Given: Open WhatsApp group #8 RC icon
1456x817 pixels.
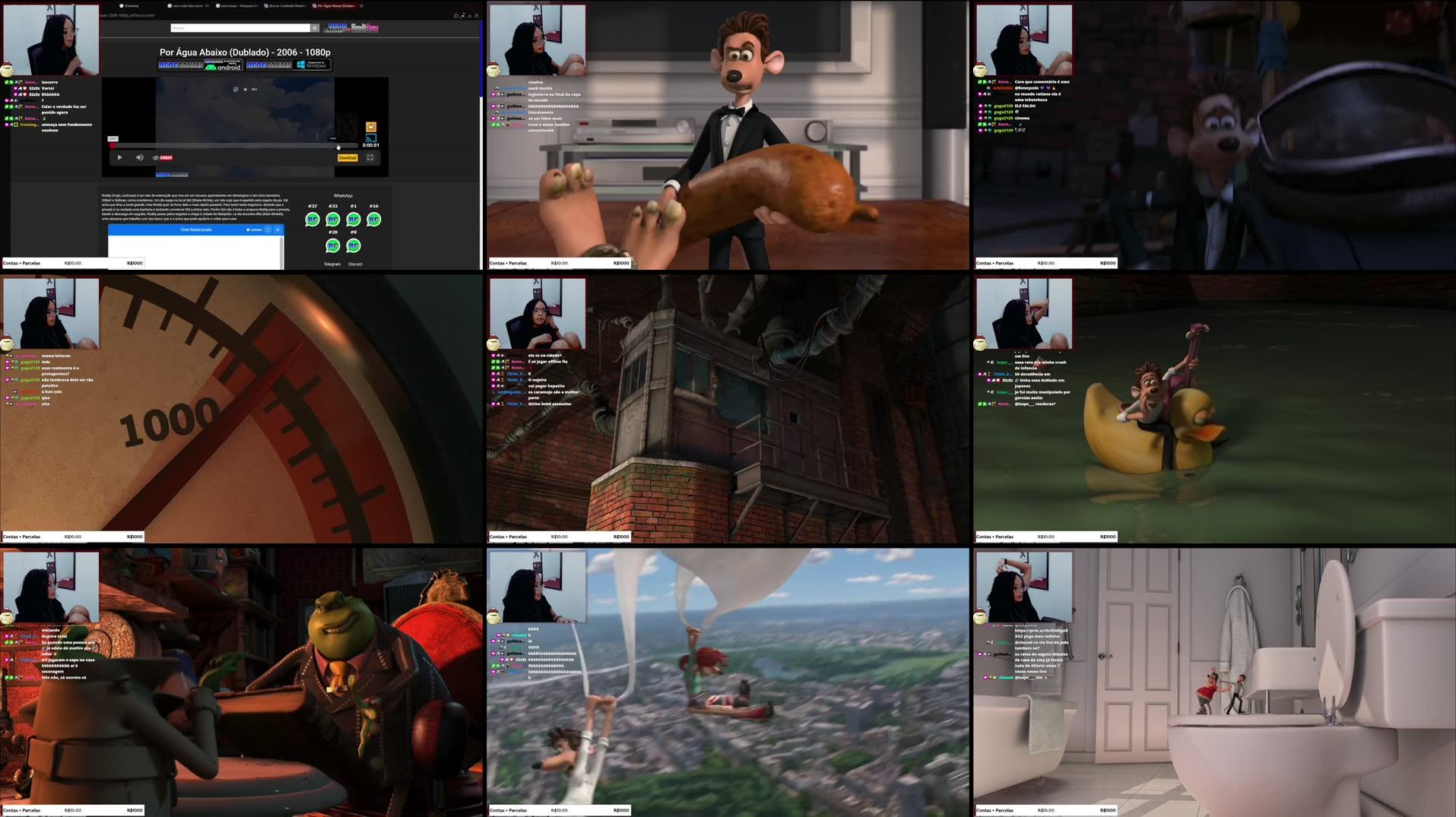Looking at the screenshot, I should (x=353, y=246).
